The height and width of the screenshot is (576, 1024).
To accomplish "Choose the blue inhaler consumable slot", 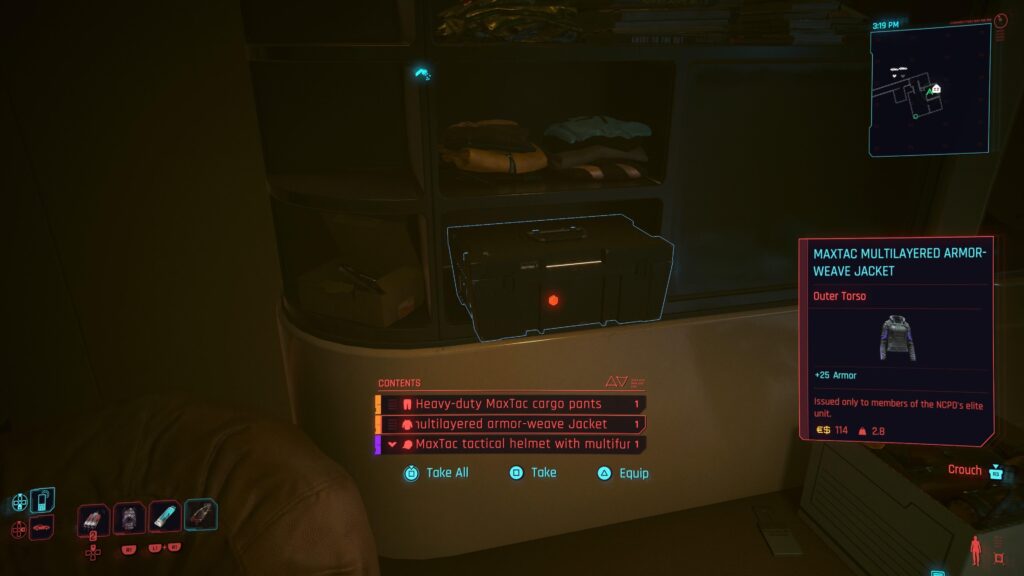I will 165,516.
